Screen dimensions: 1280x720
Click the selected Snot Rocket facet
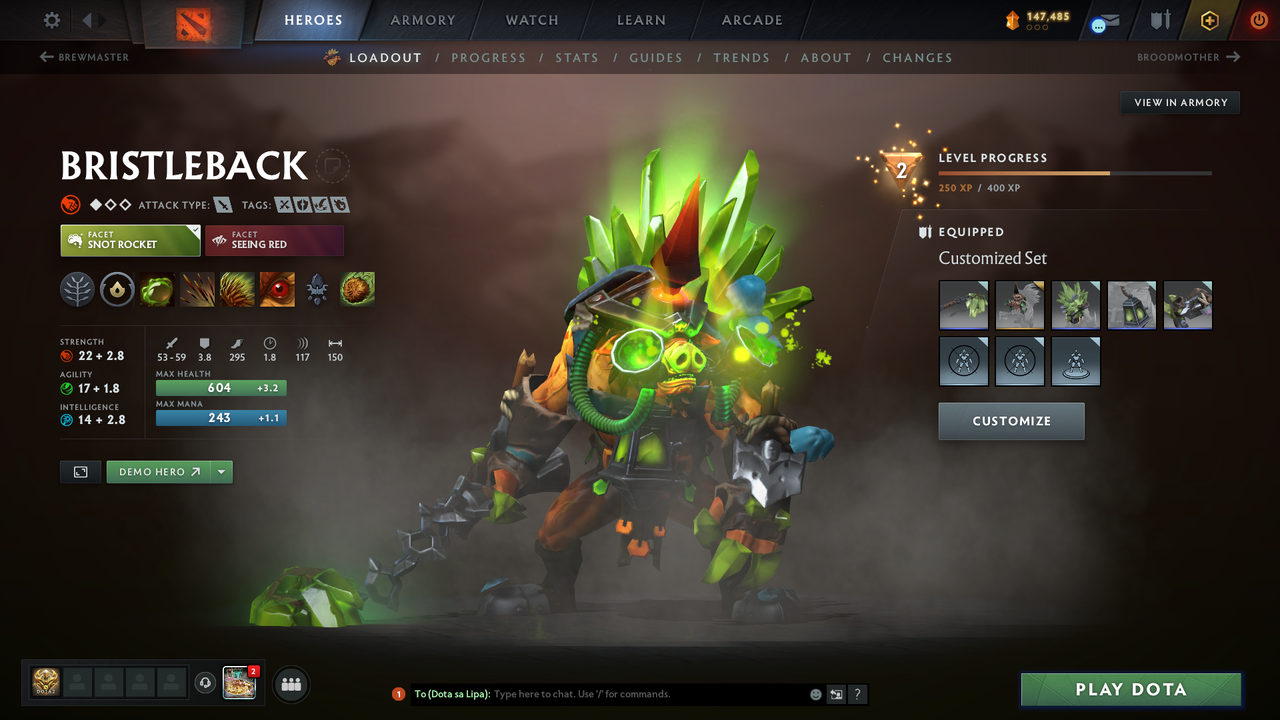tap(130, 240)
